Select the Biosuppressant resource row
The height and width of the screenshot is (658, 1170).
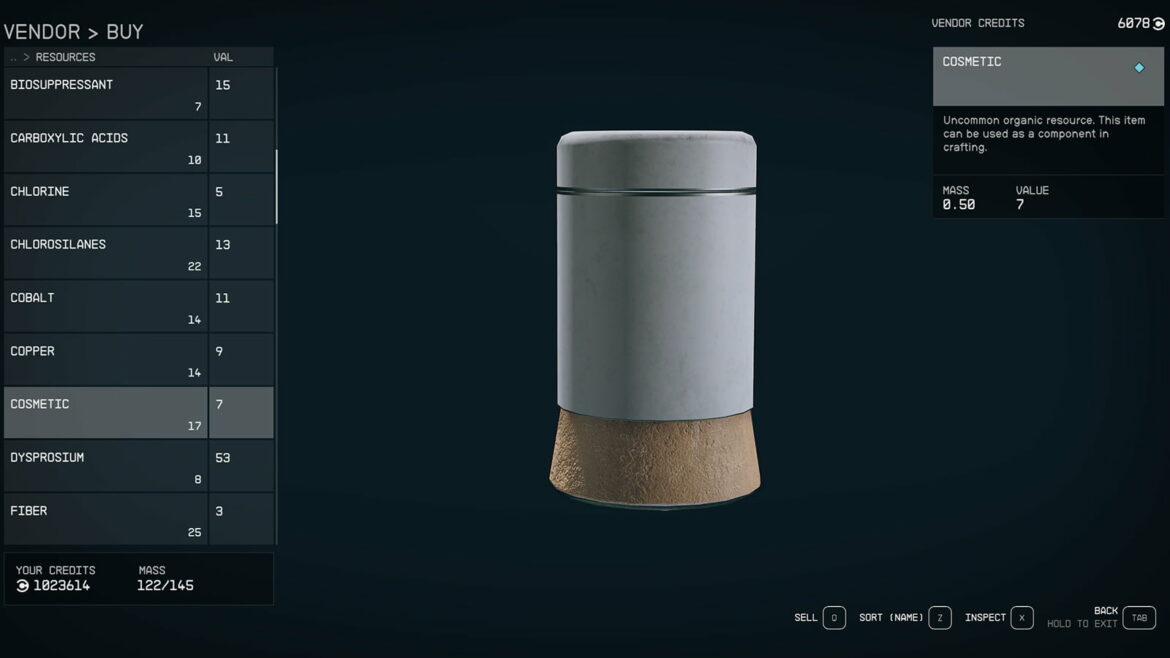click(x=105, y=94)
